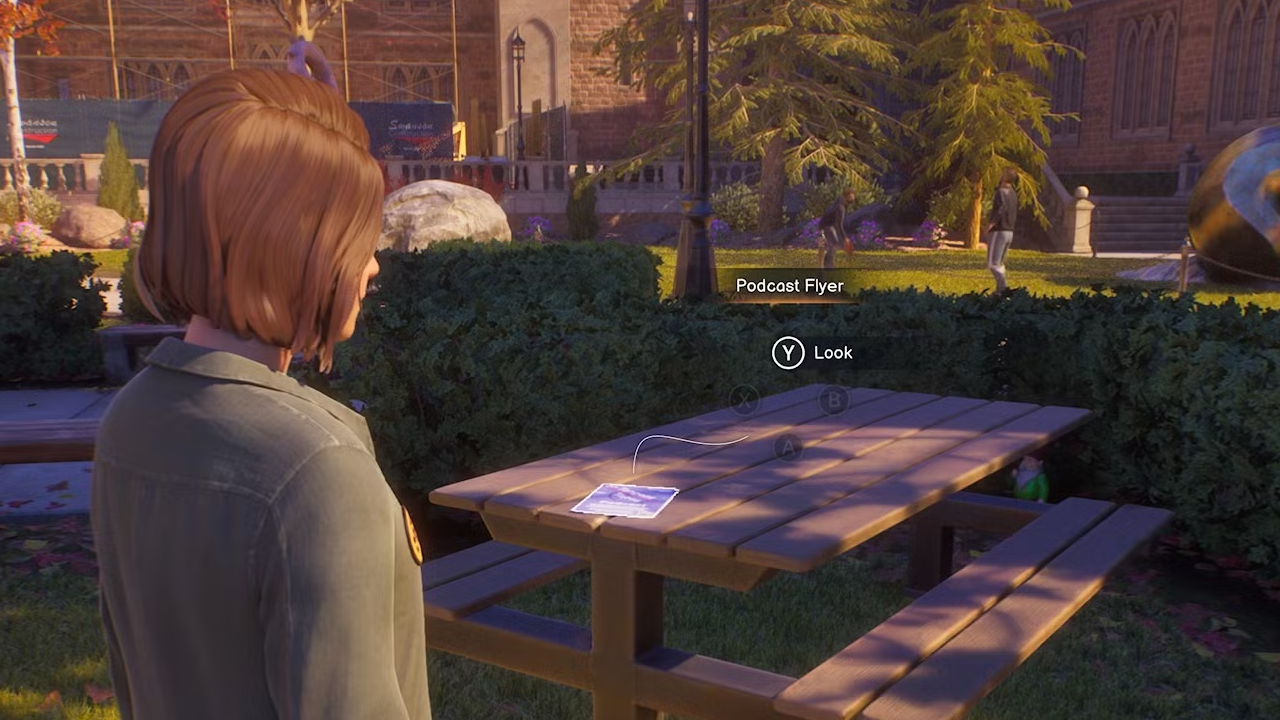
Task: Click the Podcast Flyer on the picnic table
Action: 625,500
